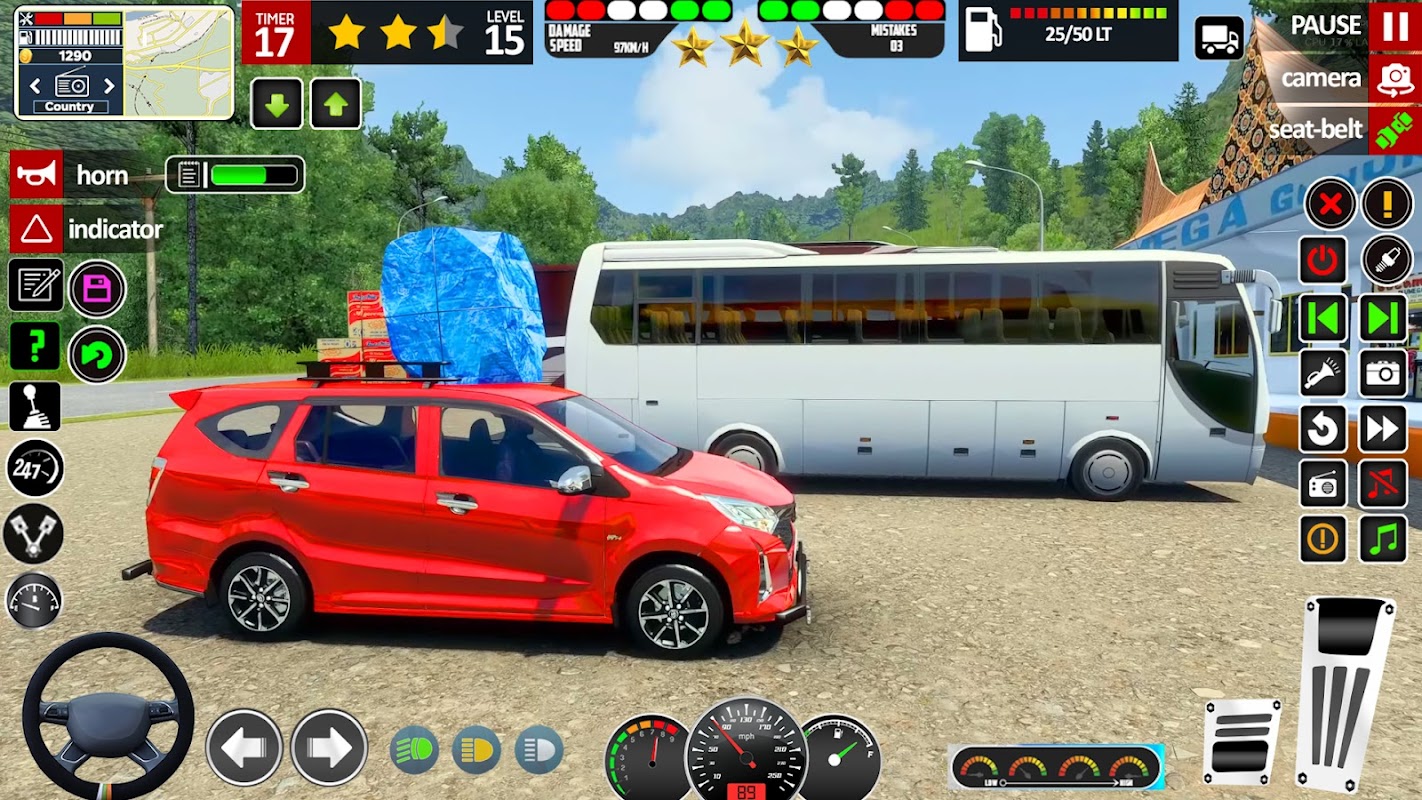Viewport: 1422px width, 800px height.
Task: Pause the game
Action: pyautogui.click(x=1395, y=25)
